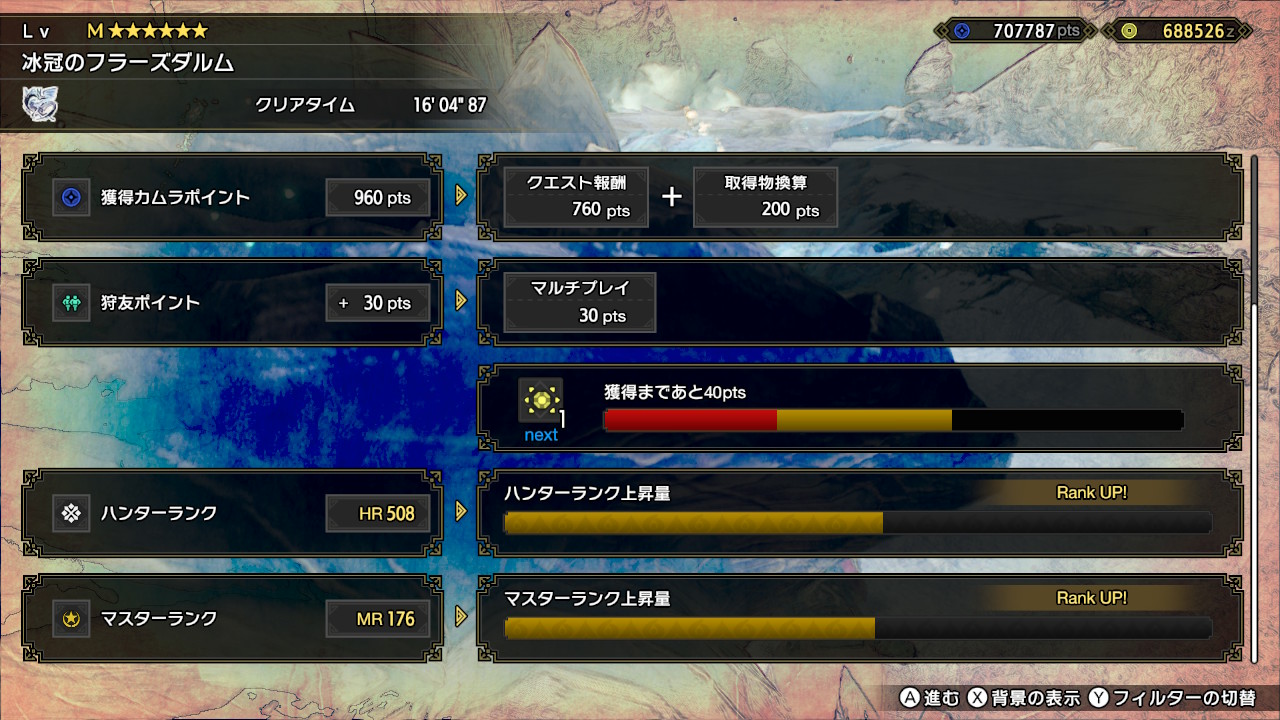This screenshot has height=720, width=1280.
Task: Select the multiplayer 30 pts panel
Action: (x=578, y=302)
